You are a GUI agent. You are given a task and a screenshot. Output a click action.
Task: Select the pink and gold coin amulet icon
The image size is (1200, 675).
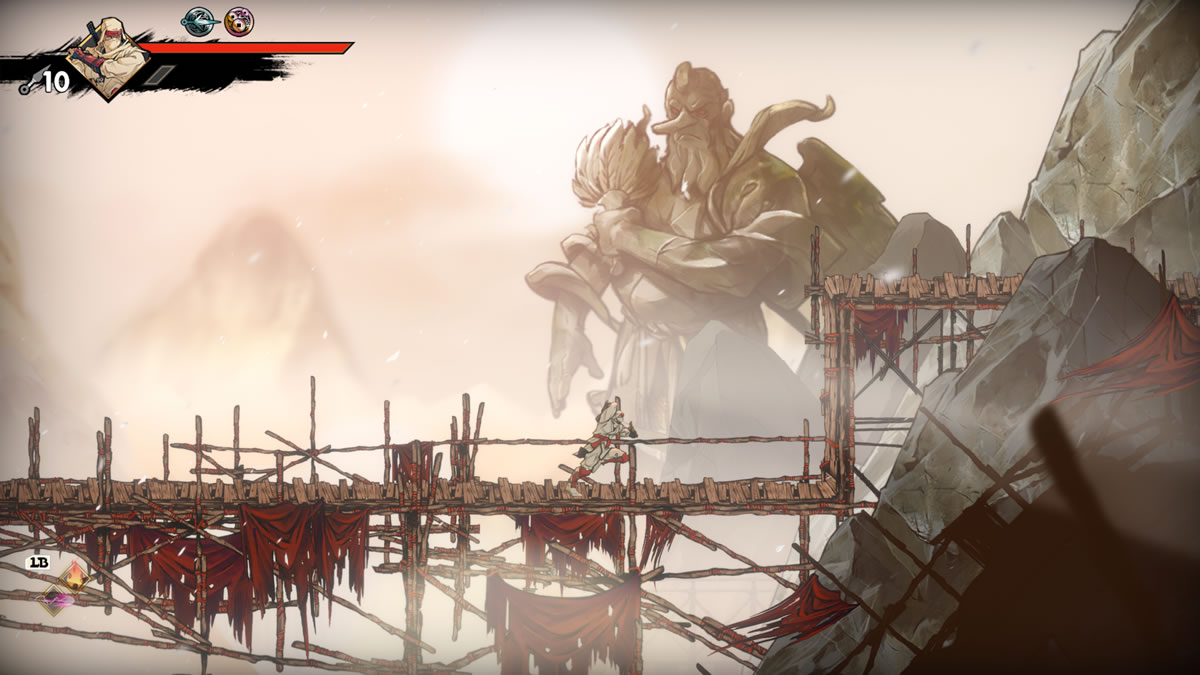click(239, 21)
